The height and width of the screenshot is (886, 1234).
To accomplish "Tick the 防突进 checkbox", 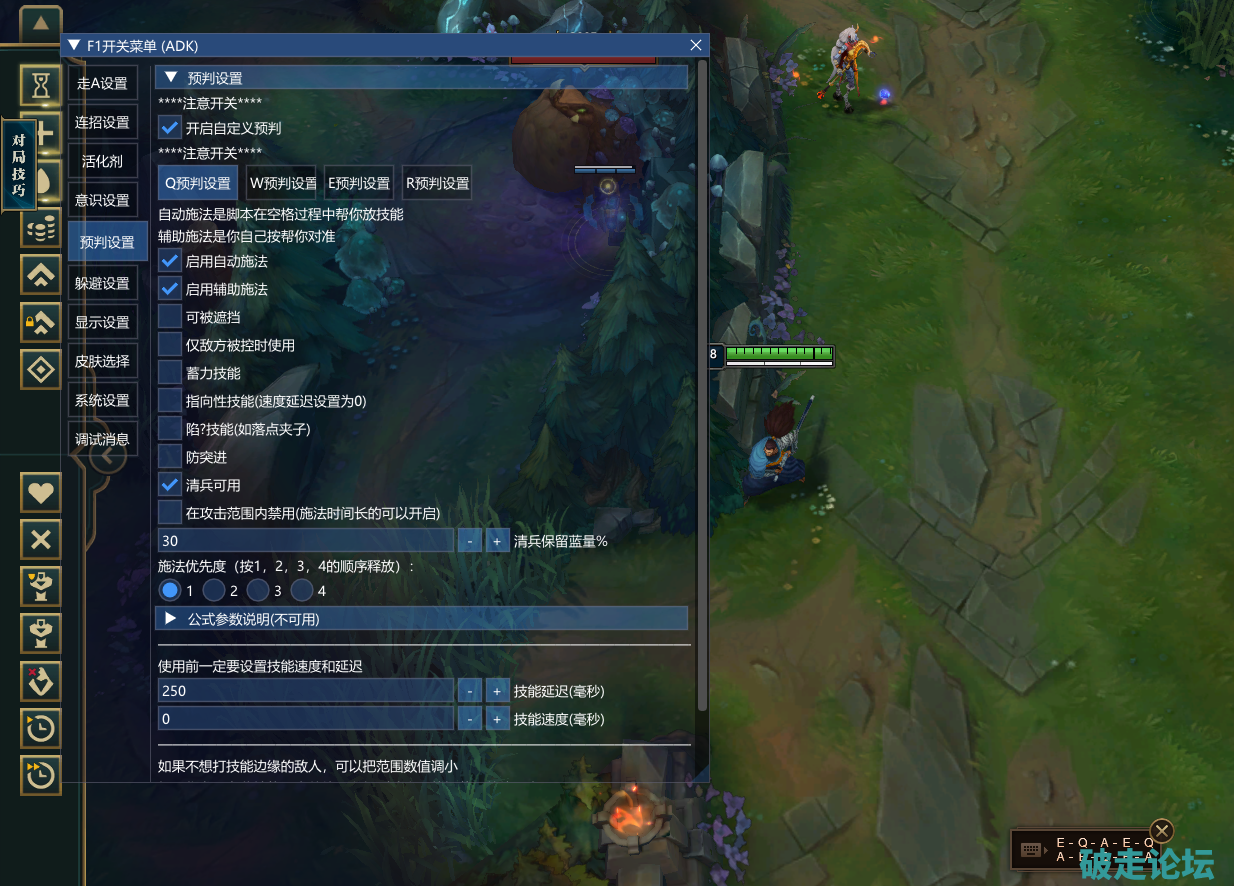I will click(170, 457).
